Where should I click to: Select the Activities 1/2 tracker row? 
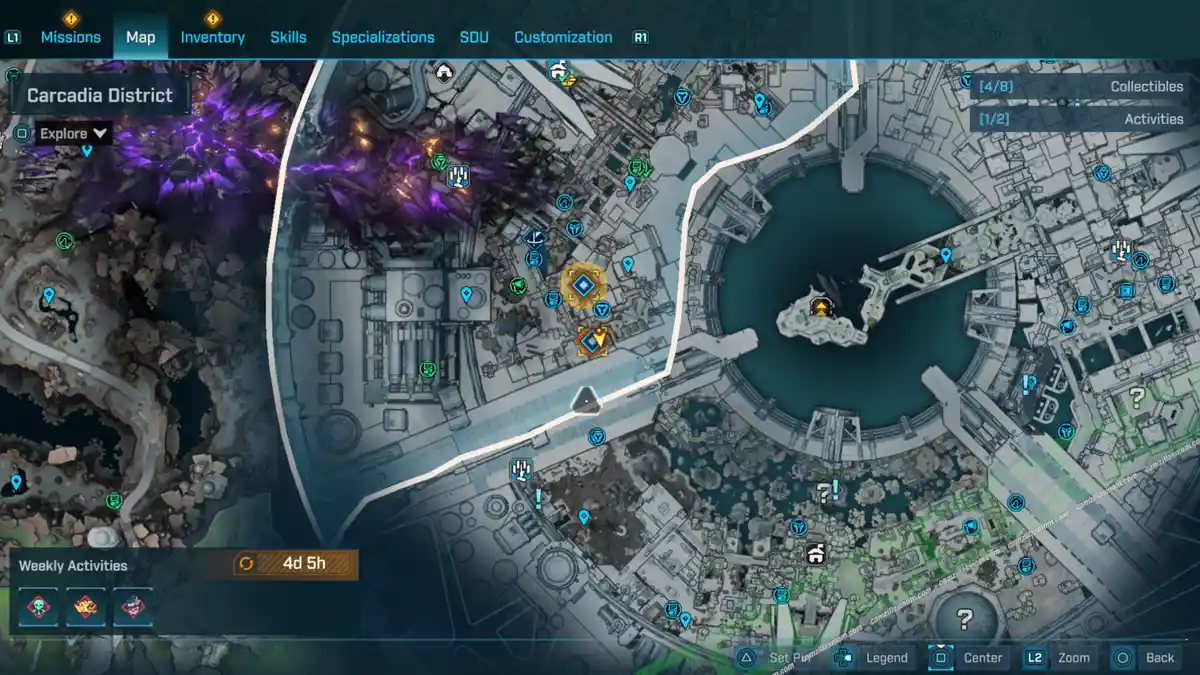[1081, 119]
